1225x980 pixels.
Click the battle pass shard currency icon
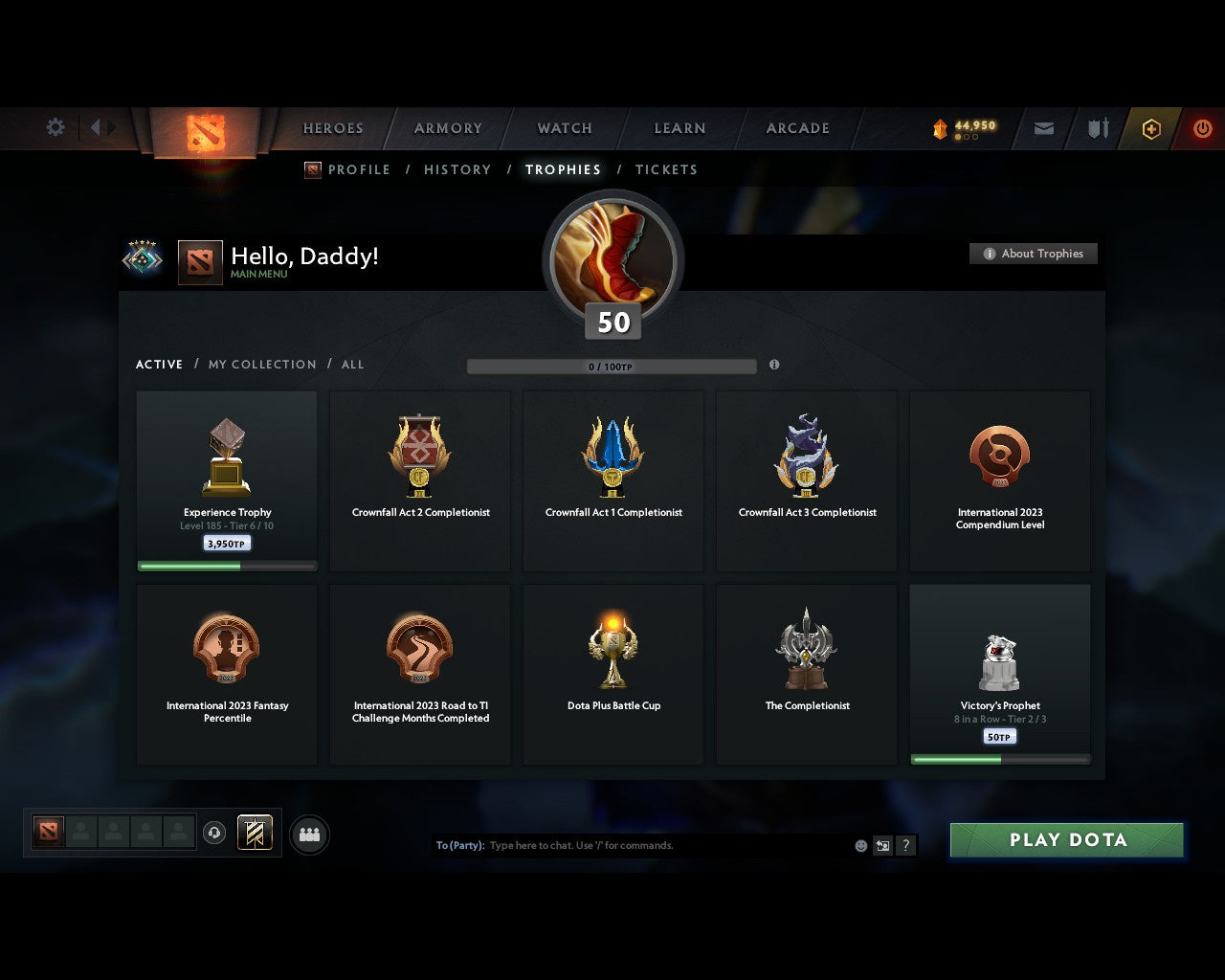click(941, 124)
